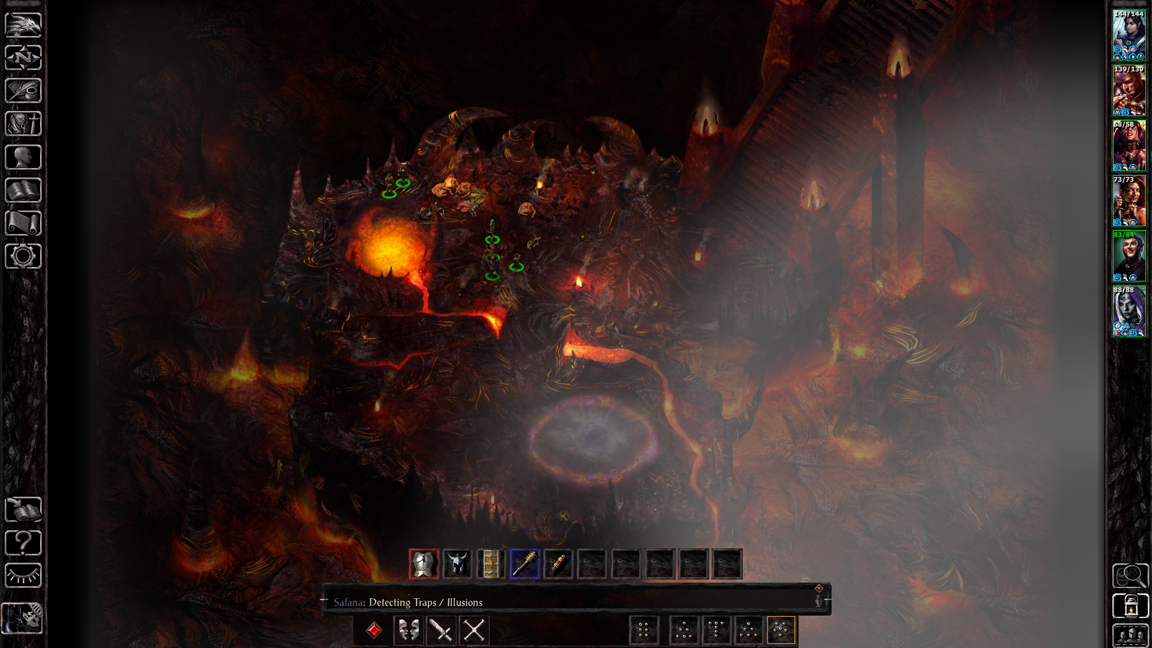Select the plate armor quick slot

point(424,564)
